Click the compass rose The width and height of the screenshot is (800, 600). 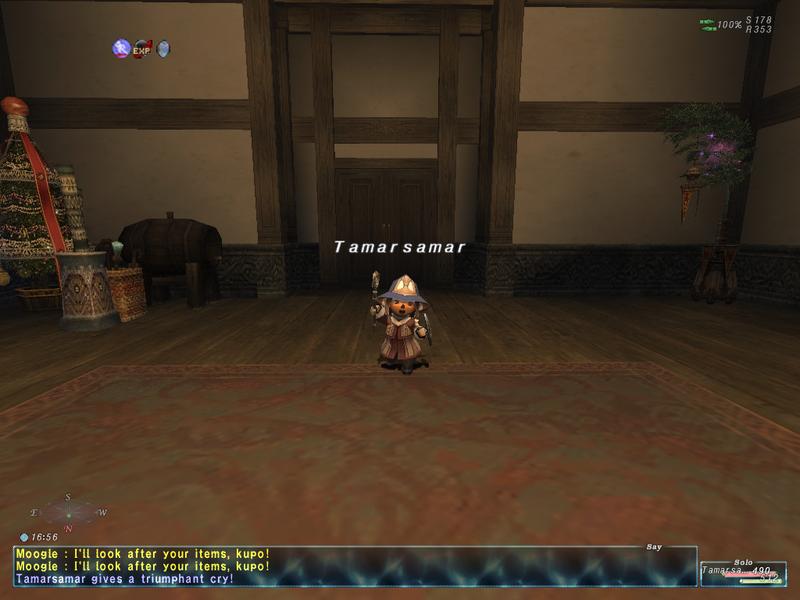click(x=68, y=512)
